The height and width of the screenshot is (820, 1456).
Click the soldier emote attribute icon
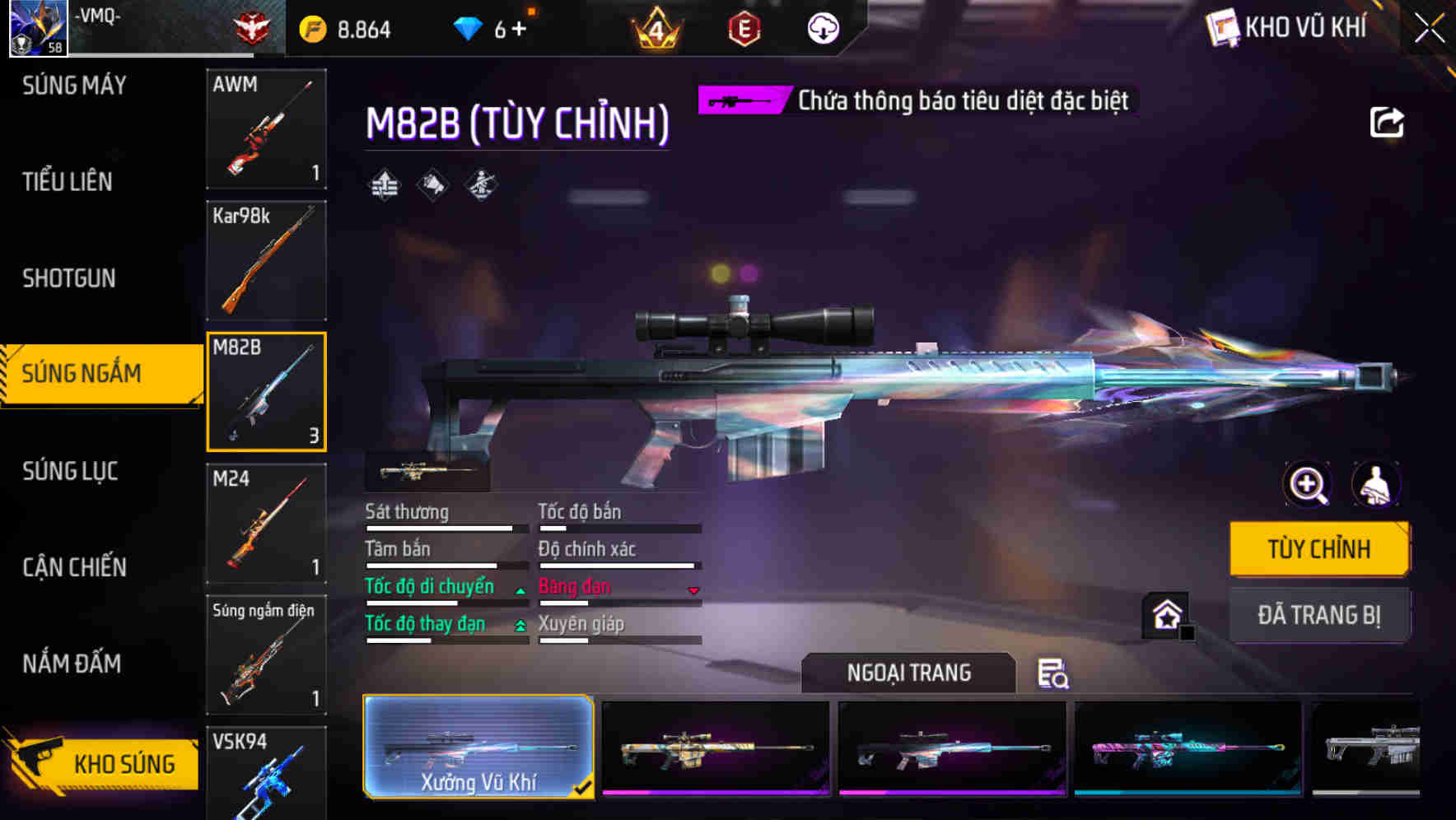479,185
